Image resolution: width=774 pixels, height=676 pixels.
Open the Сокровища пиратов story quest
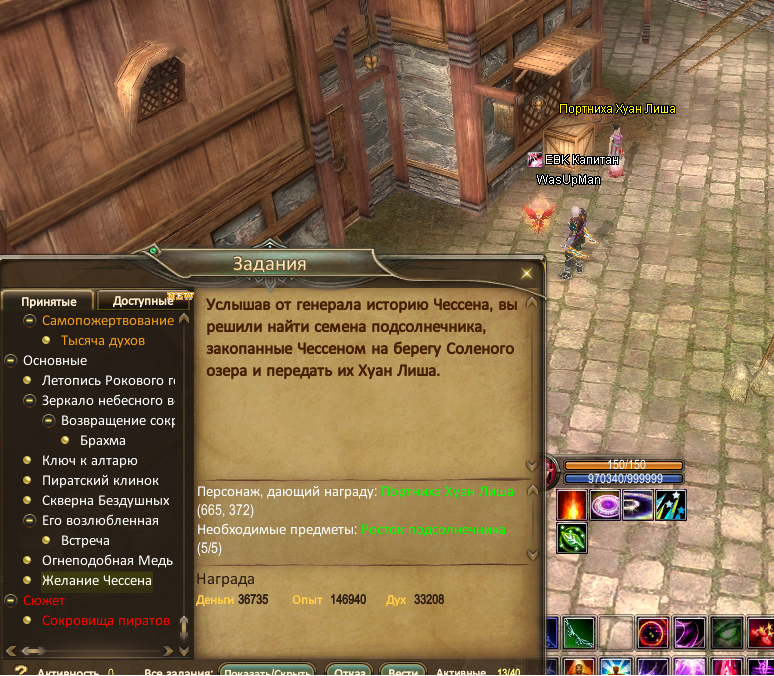[105, 620]
